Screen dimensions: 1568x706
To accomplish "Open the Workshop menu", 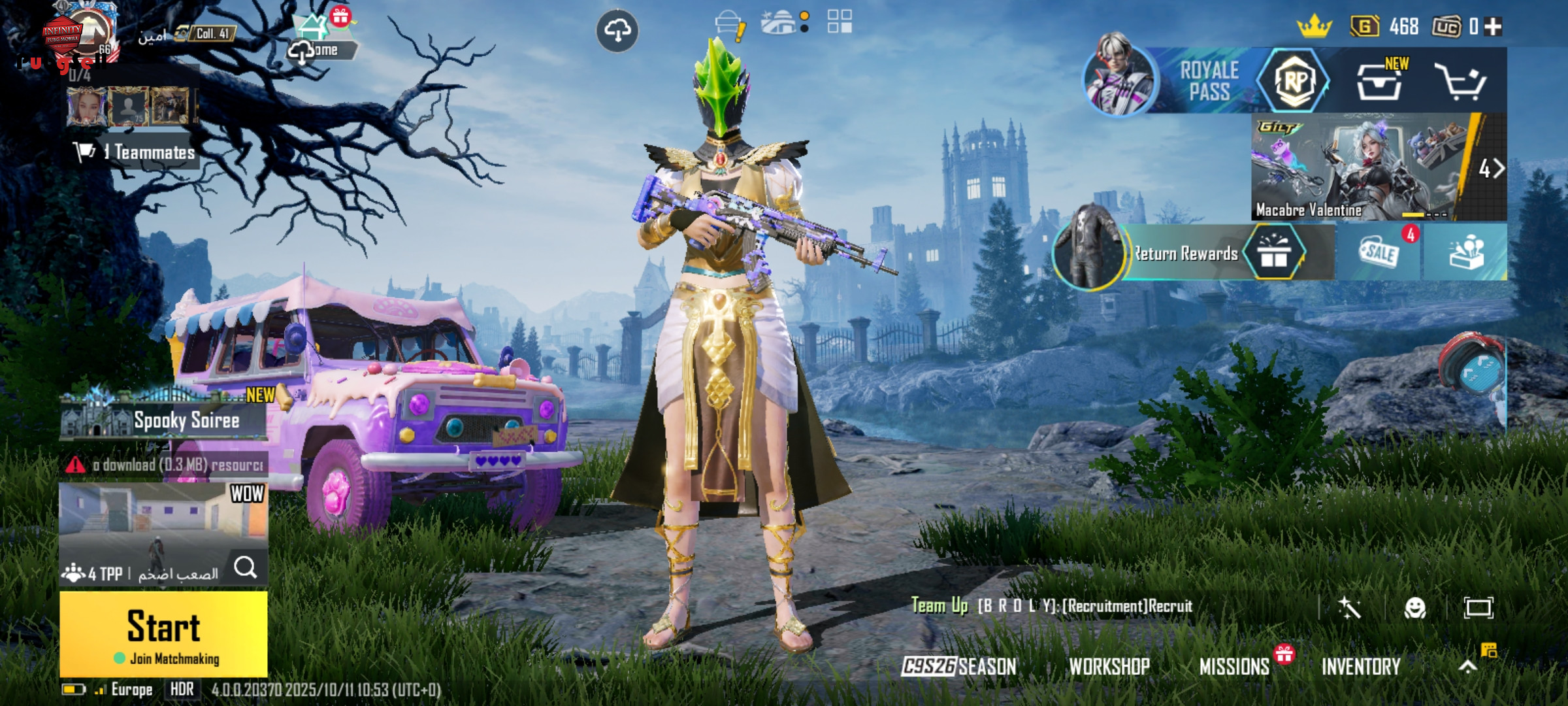I will pos(1109,666).
